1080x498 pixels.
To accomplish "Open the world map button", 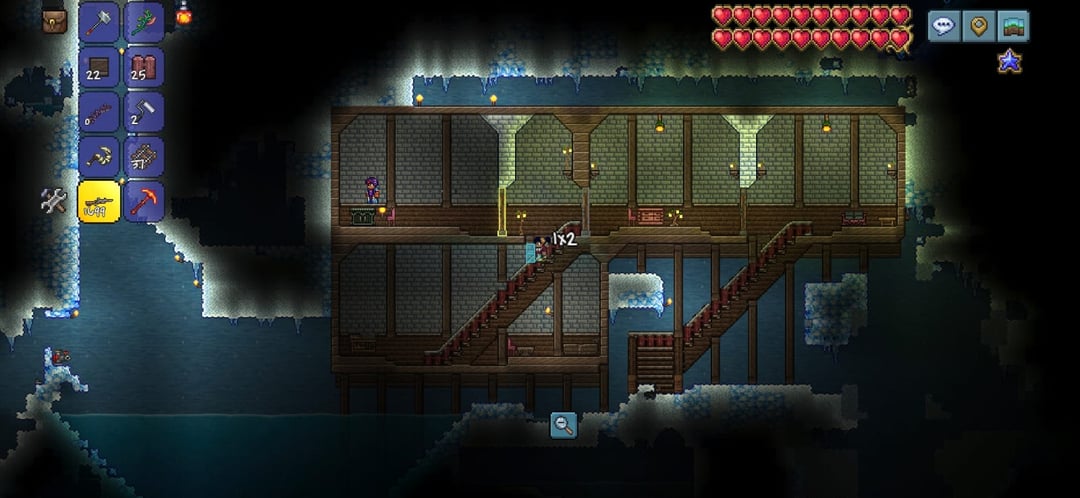I will pyautogui.click(x=1012, y=26).
